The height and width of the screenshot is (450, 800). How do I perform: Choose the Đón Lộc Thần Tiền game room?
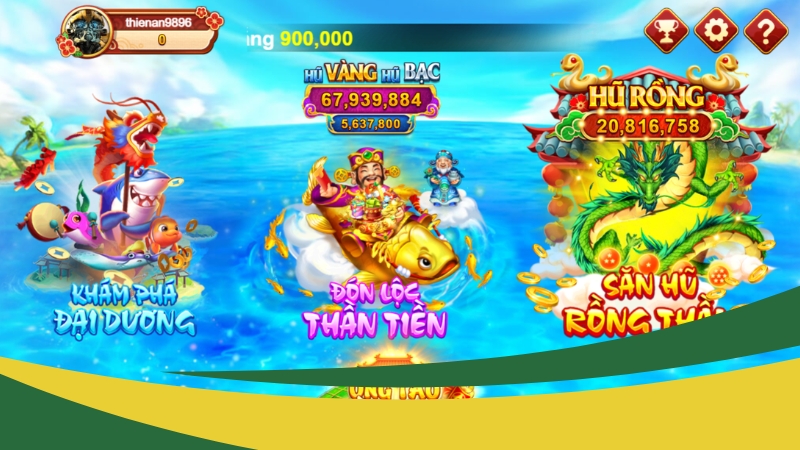click(x=376, y=240)
